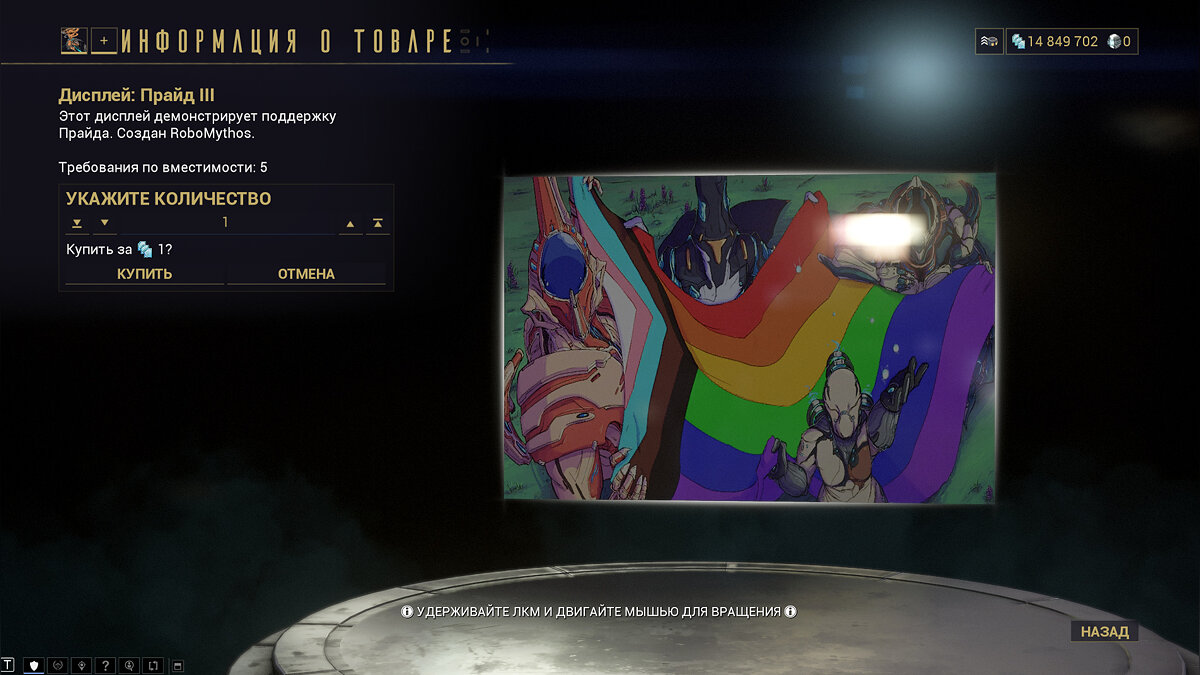This screenshot has height=675, width=1200.
Task: Click the quantity number field
Action: point(226,223)
